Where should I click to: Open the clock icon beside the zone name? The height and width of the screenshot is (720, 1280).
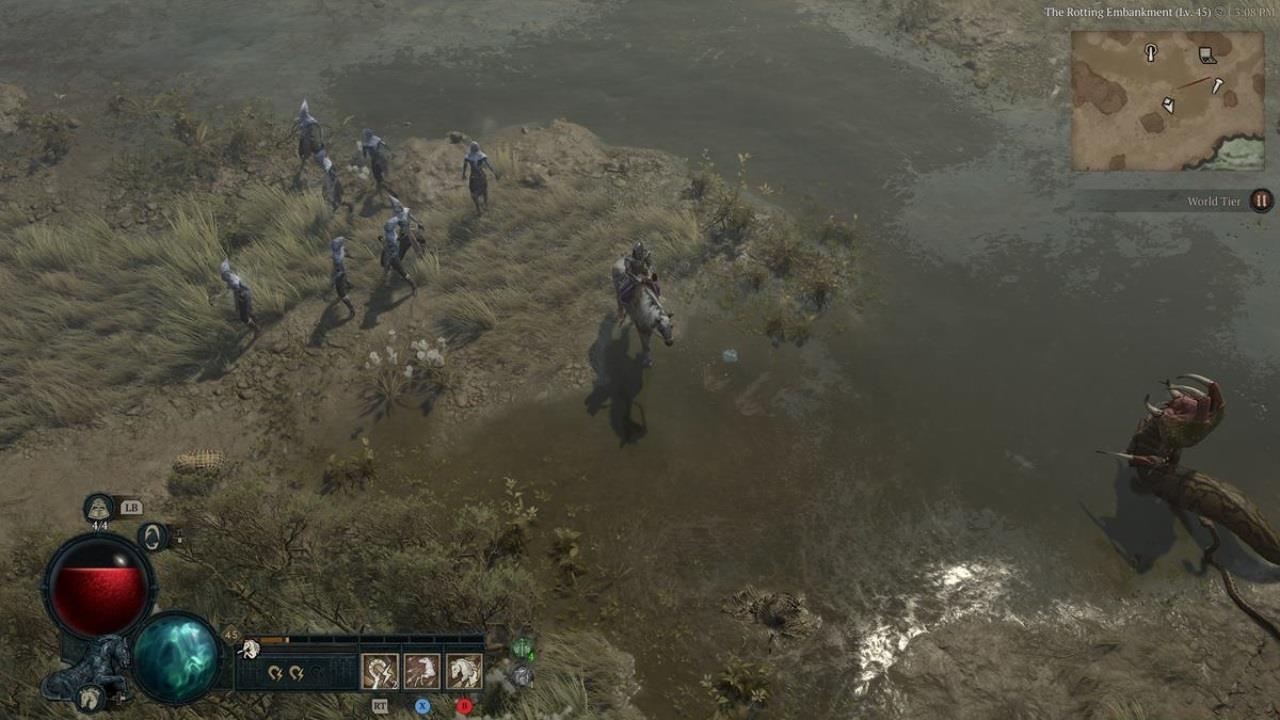coord(1219,12)
